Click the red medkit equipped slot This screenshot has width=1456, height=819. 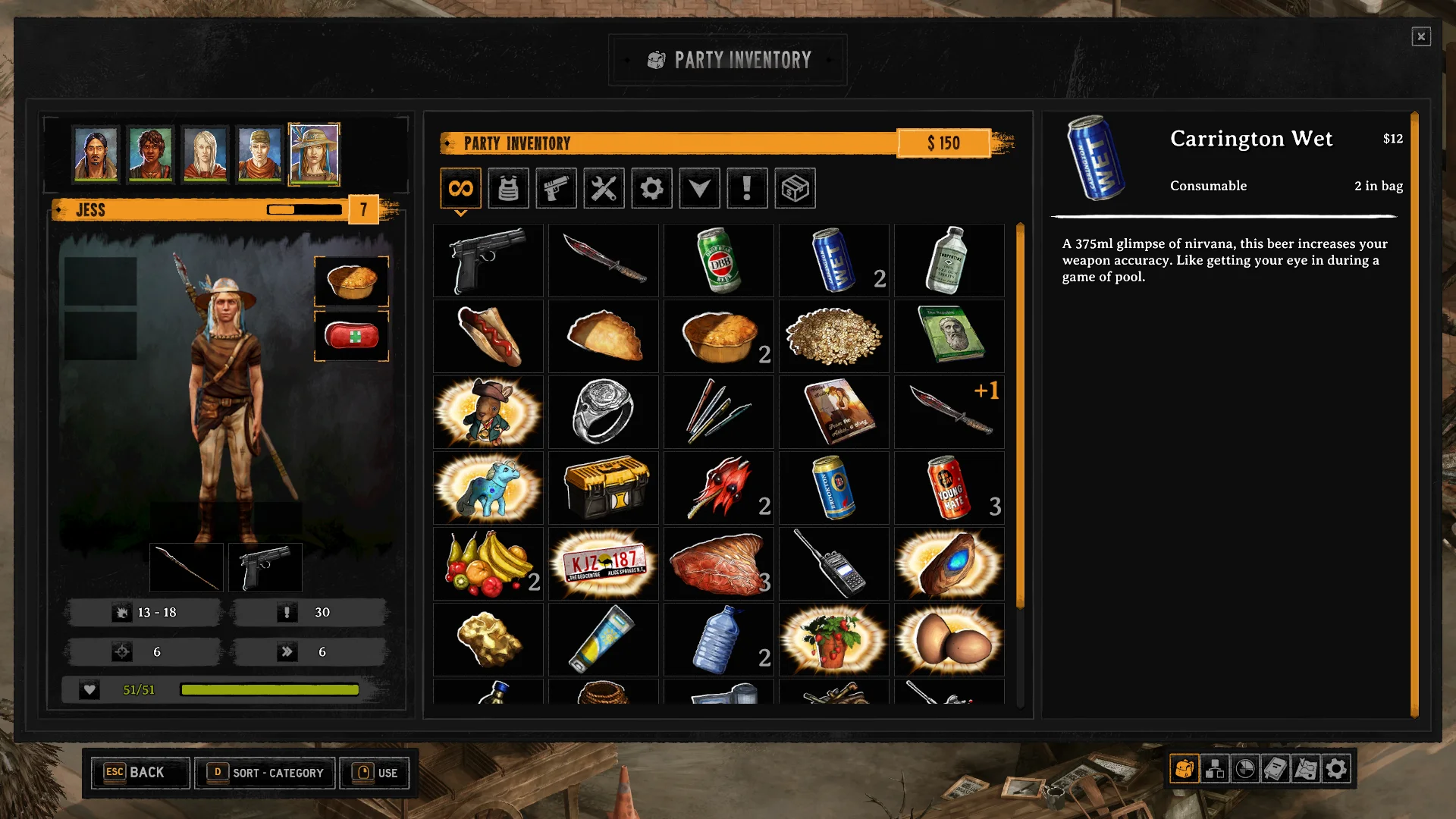click(351, 335)
